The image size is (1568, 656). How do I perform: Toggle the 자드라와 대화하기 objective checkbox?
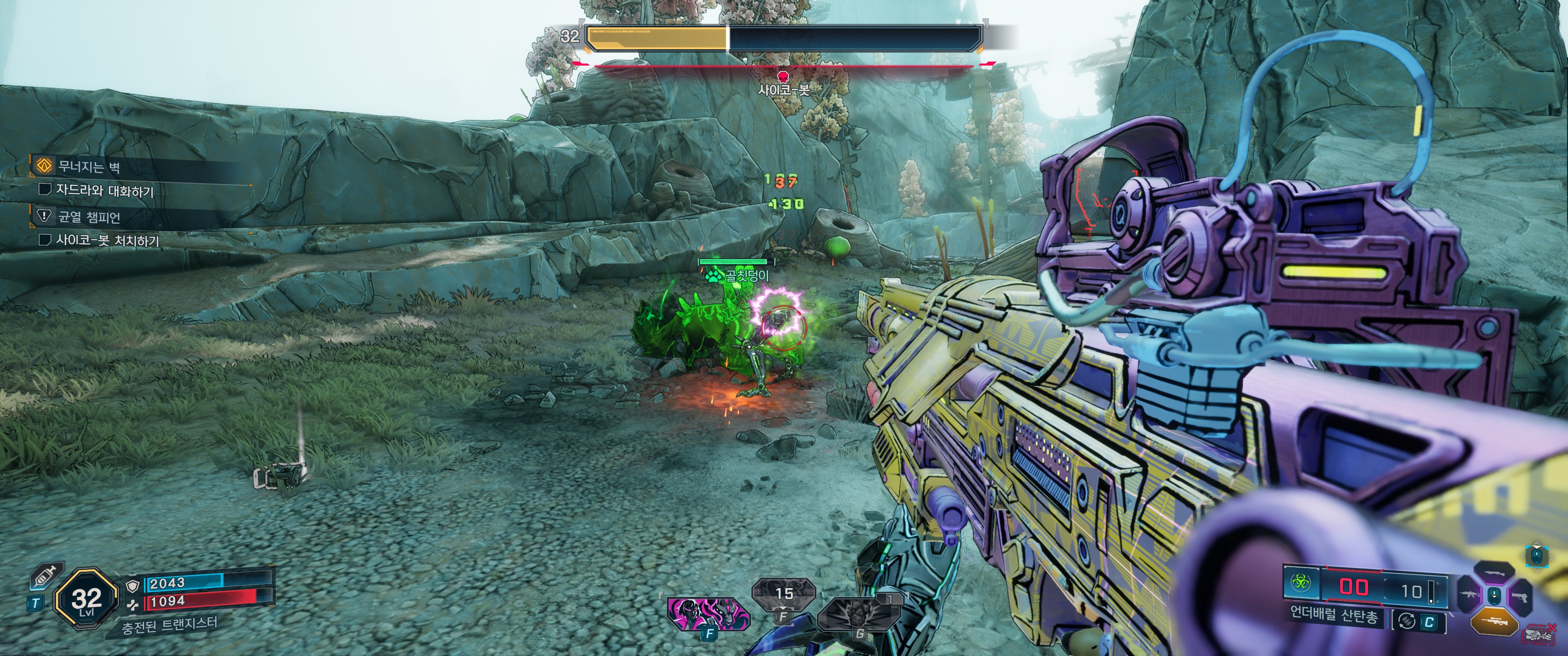(44, 189)
